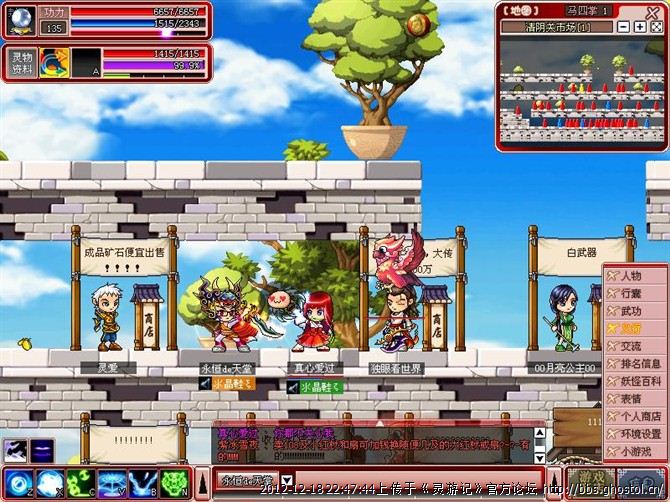This screenshot has width=670, height=502.
Task: Open the 交流 social menu entry
Action: click(631, 346)
